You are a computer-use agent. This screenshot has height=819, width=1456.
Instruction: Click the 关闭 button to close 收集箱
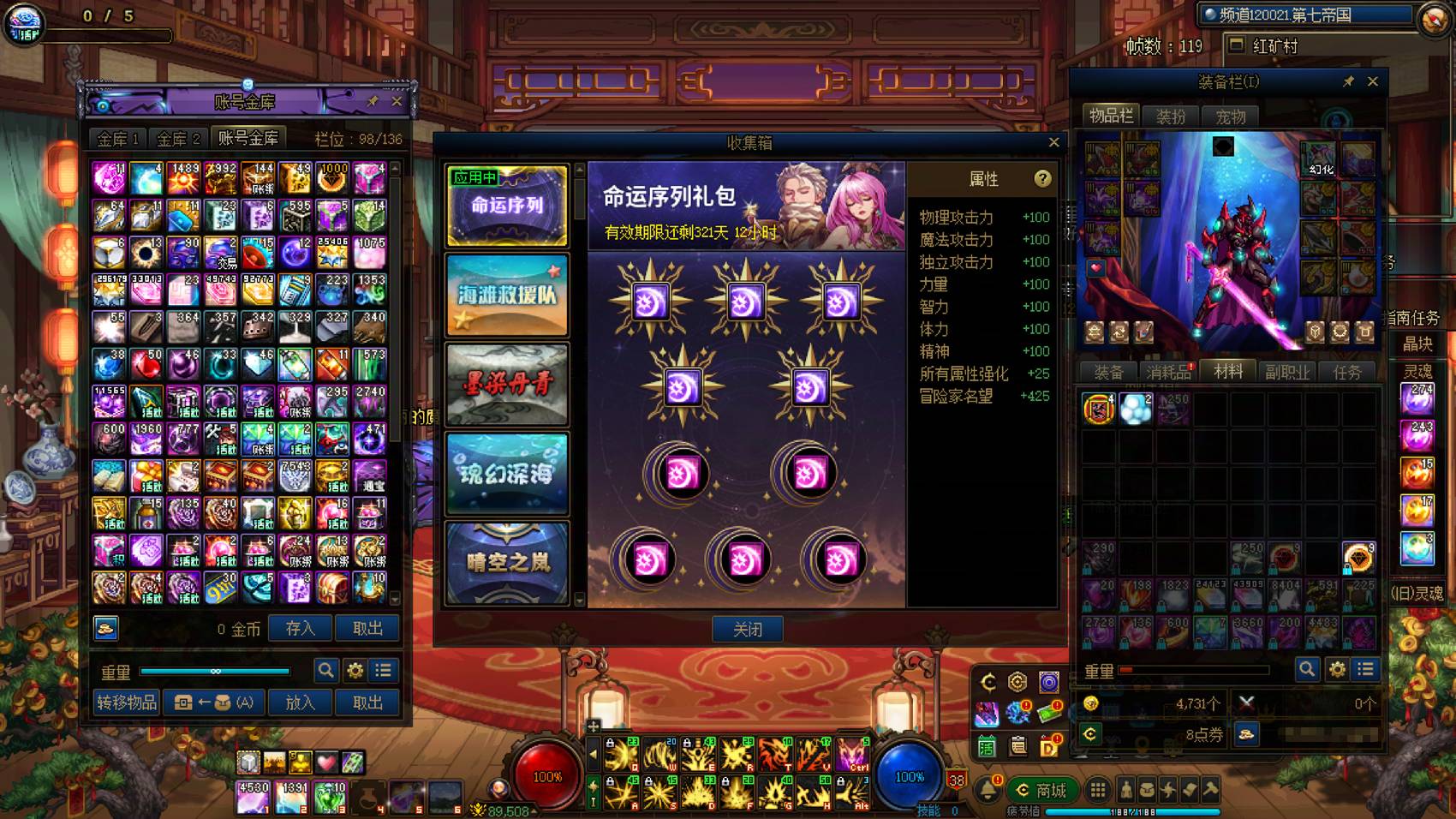(x=747, y=630)
